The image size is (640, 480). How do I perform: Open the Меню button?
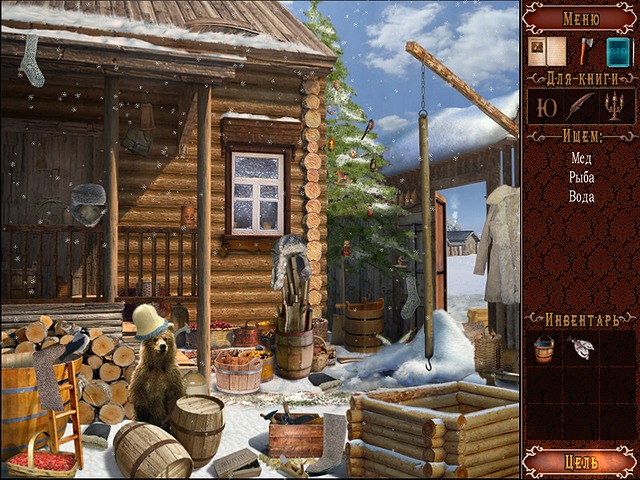pos(581,17)
